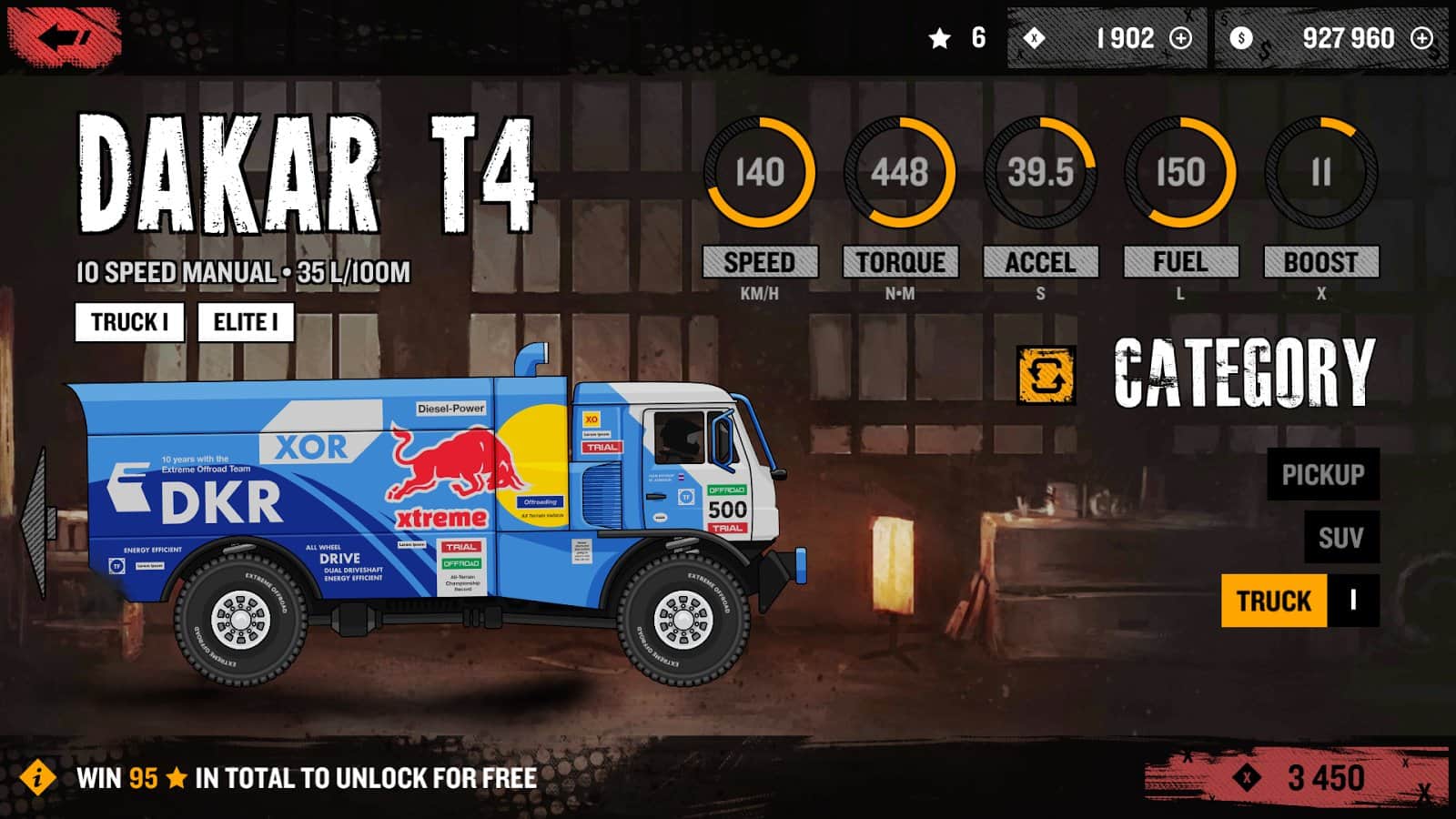Go back using the red arrow button

pos(66,38)
